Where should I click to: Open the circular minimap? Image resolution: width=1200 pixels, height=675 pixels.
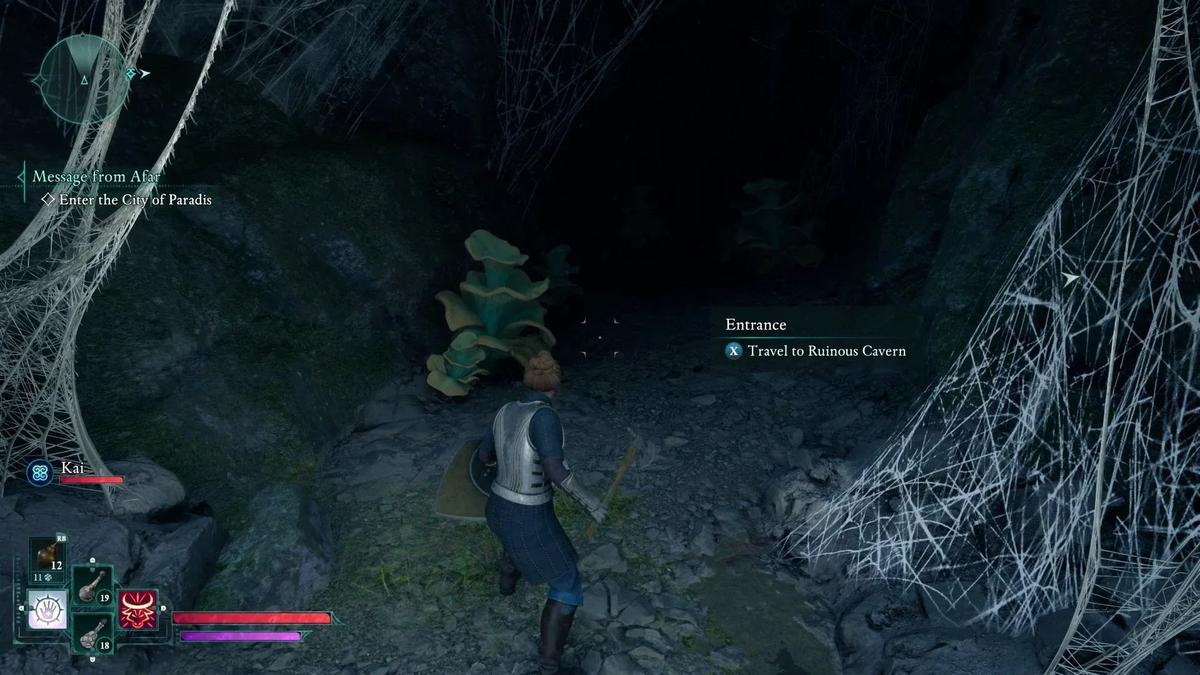pos(84,78)
